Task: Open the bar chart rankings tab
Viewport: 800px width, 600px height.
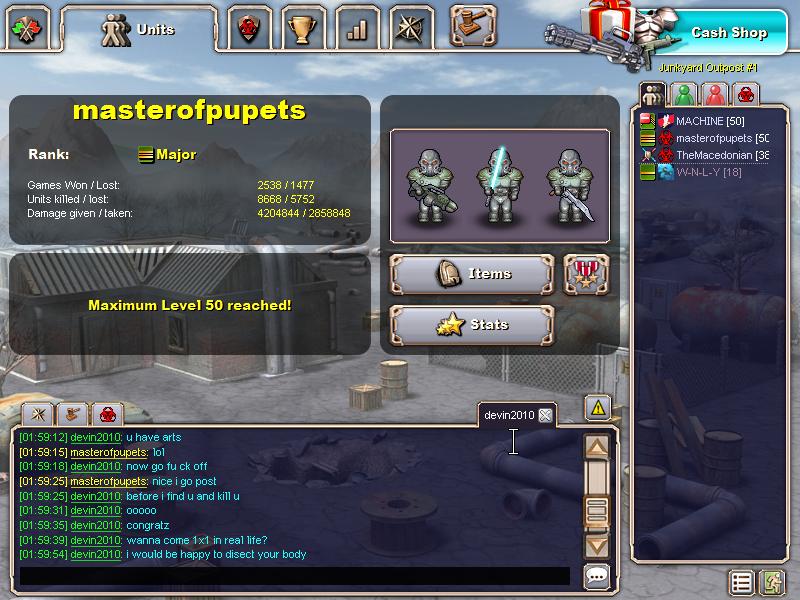Action: tap(357, 30)
